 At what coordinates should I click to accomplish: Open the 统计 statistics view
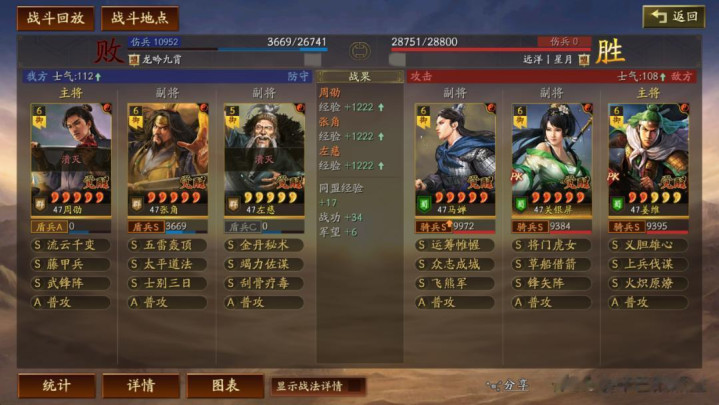56,385
